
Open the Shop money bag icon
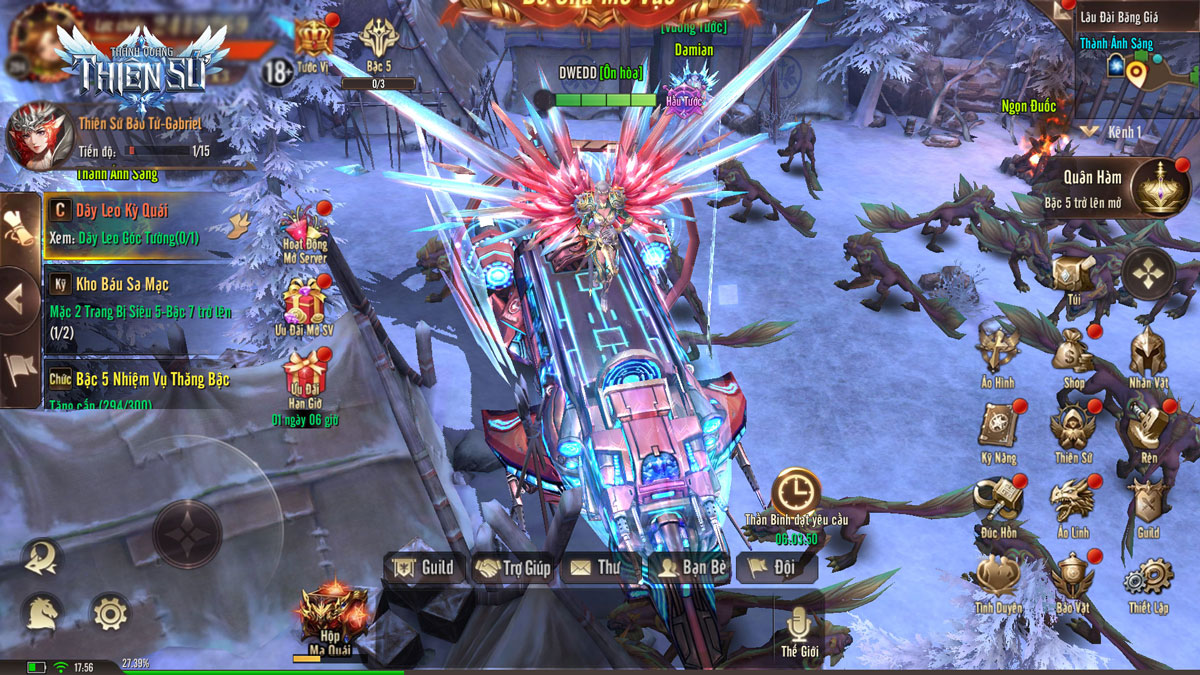coord(1073,352)
